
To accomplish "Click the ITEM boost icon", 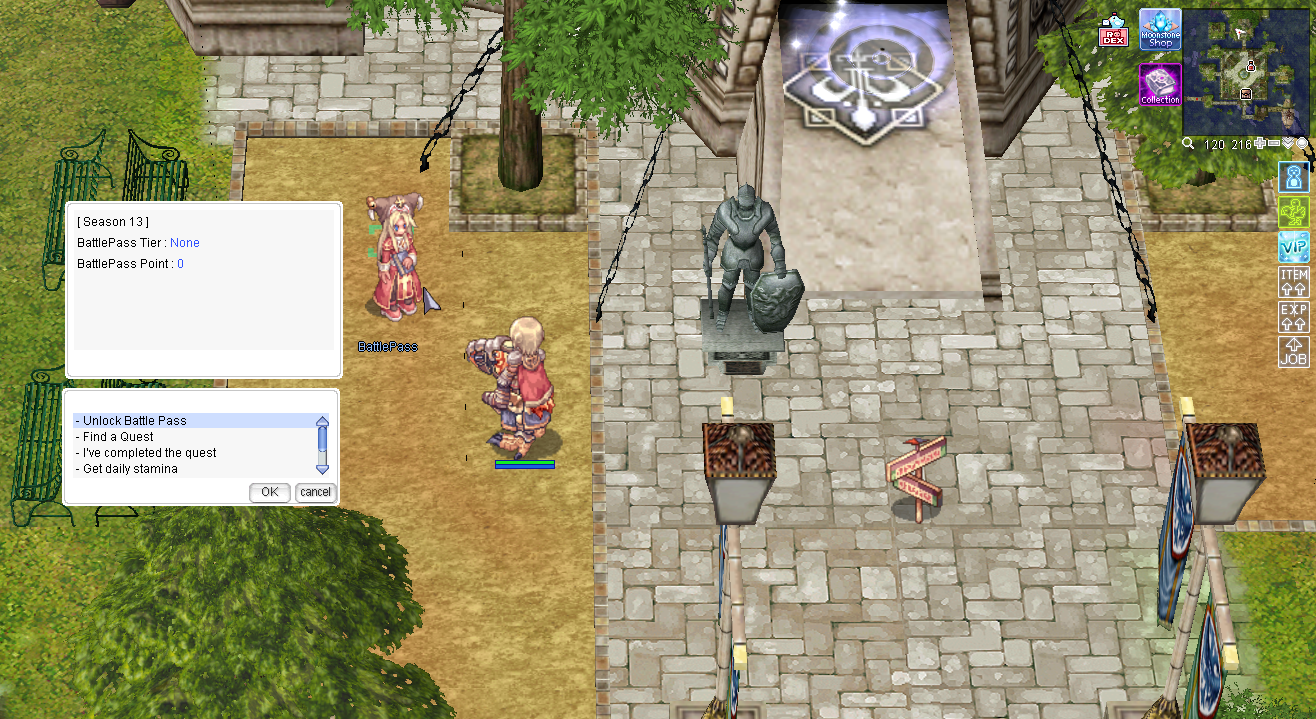I will [x=1293, y=282].
